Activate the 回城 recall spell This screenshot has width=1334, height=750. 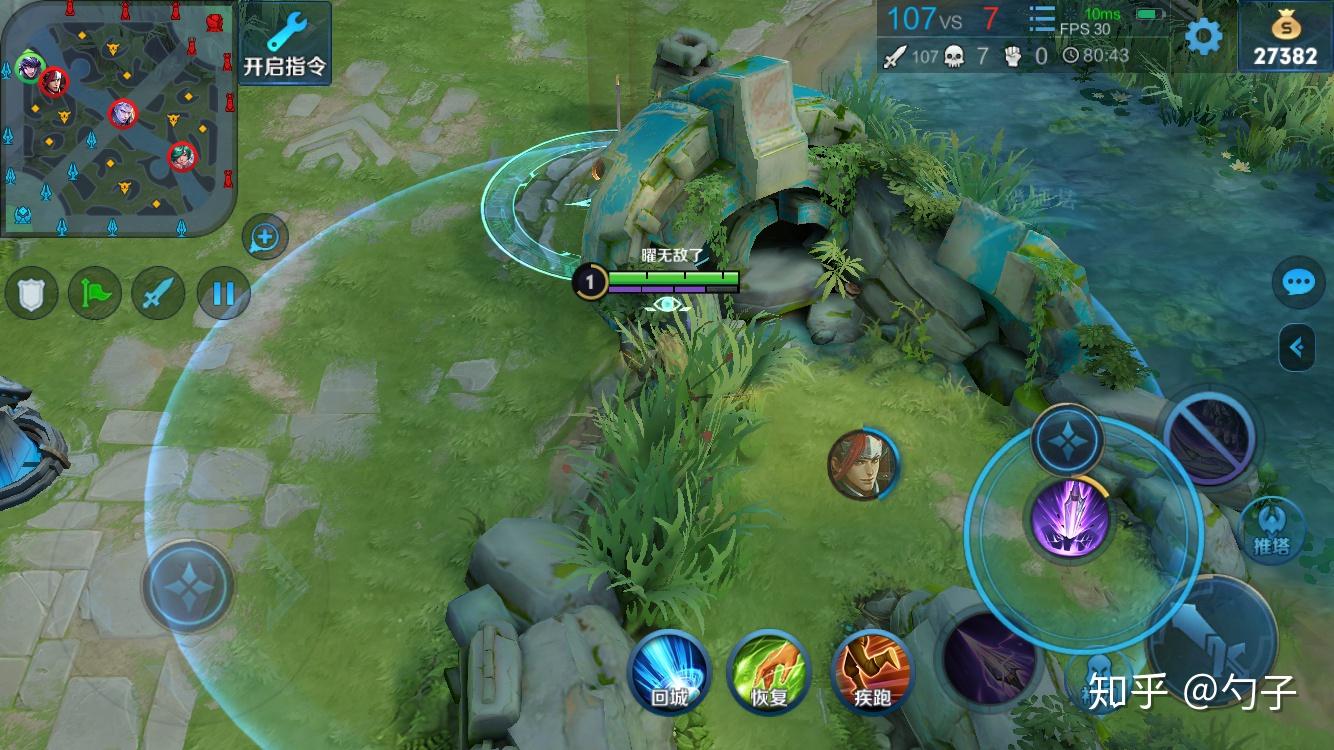coord(669,672)
